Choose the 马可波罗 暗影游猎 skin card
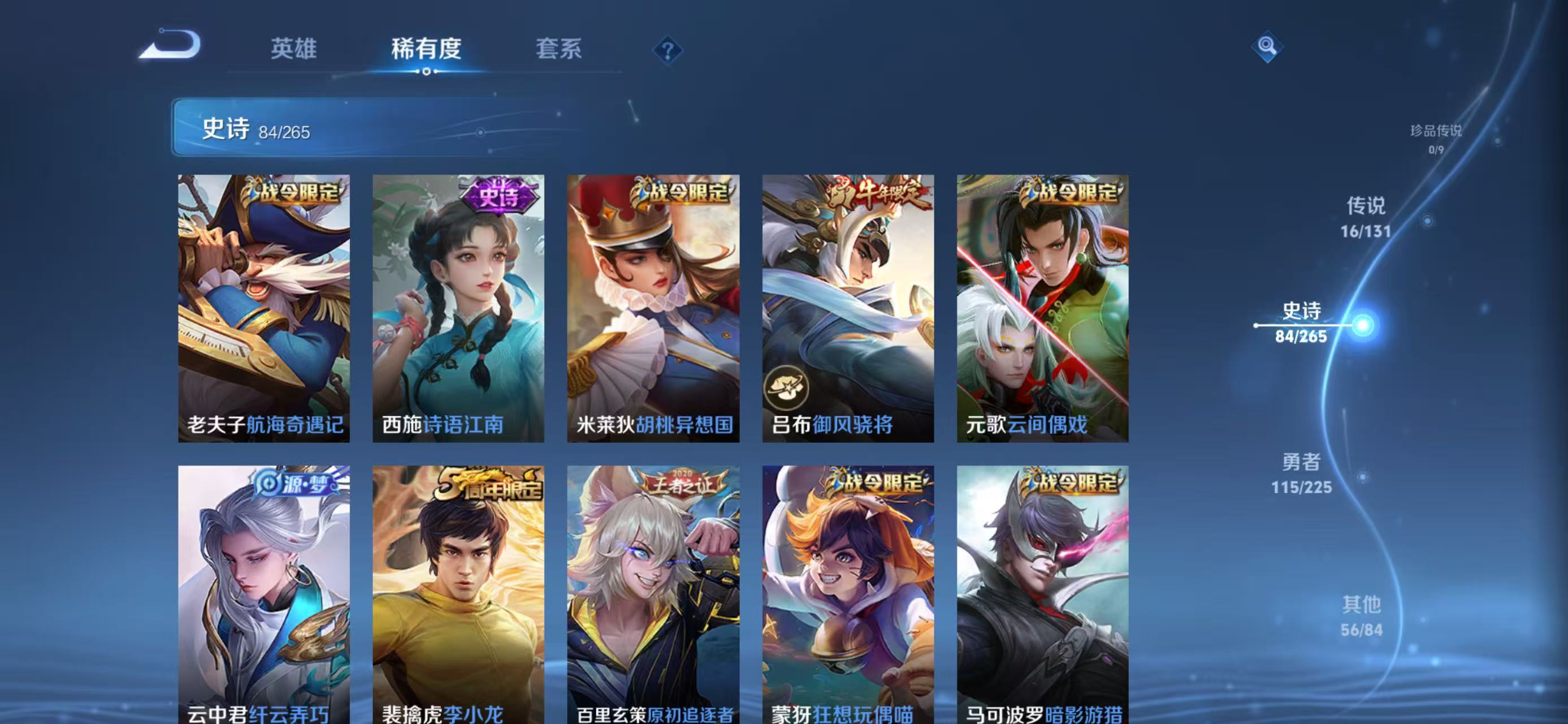The image size is (1568, 724). (x=1042, y=594)
